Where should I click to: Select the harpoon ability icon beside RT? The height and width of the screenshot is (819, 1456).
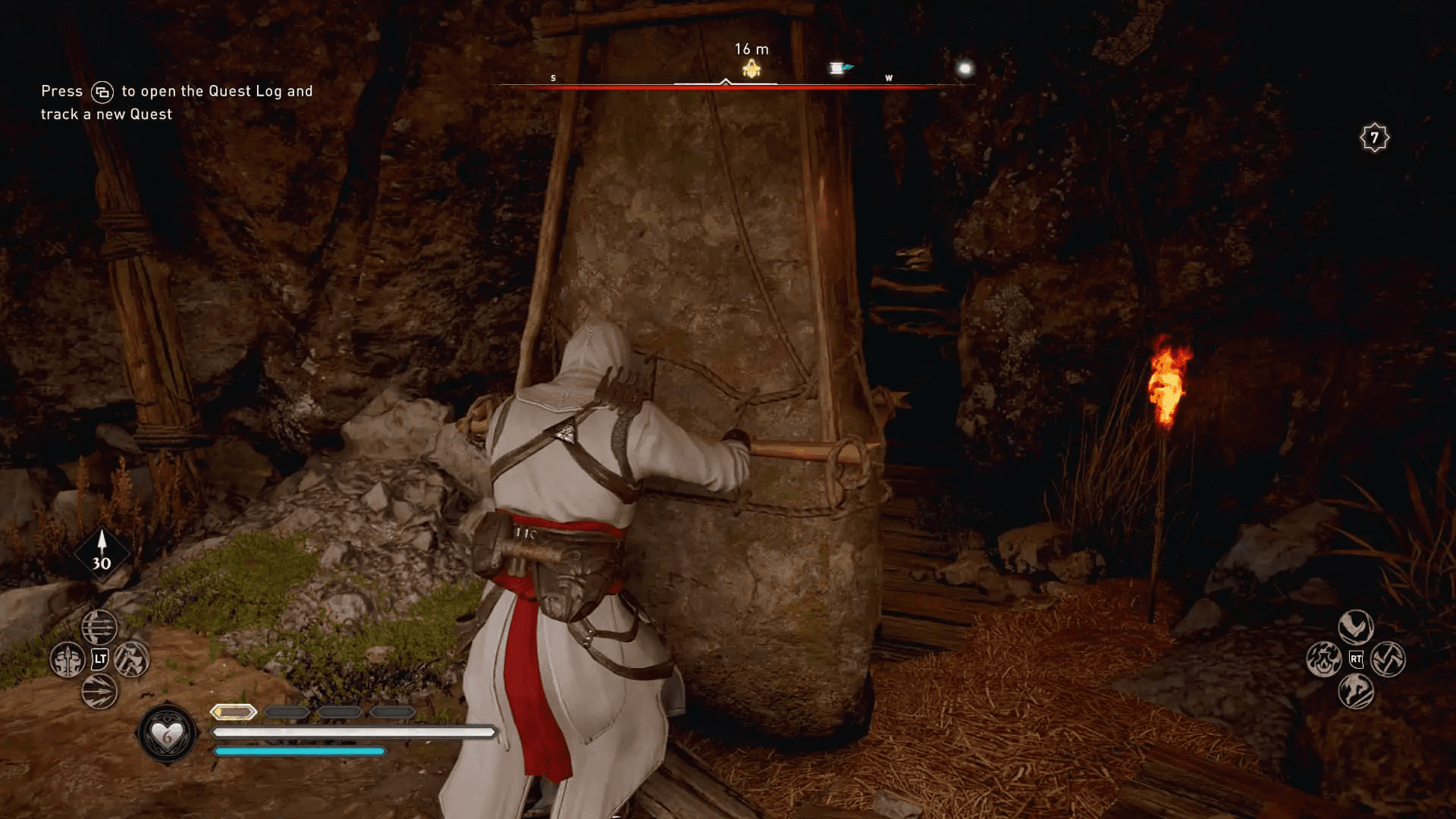tap(1390, 661)
